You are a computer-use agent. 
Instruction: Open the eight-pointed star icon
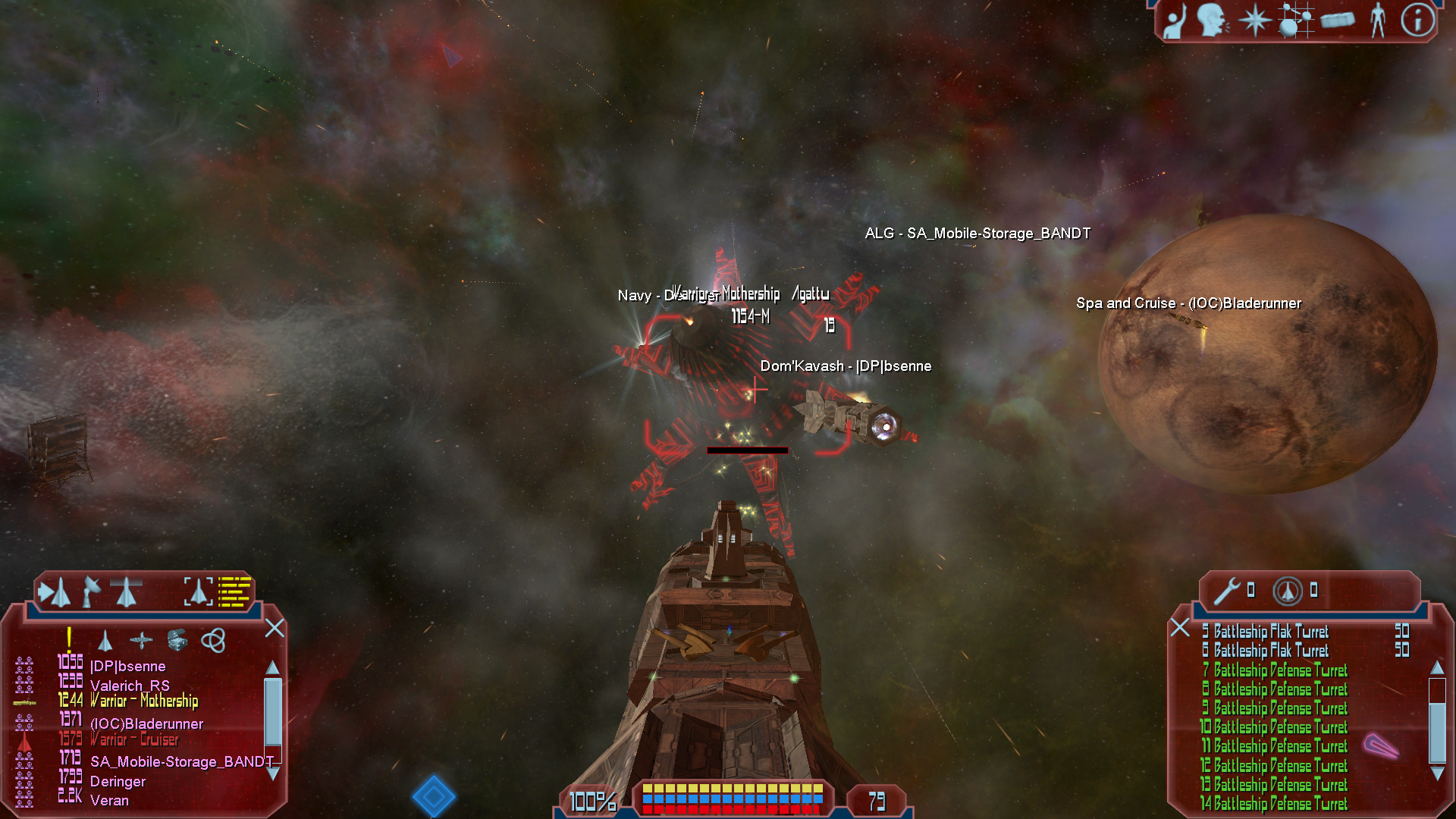tap(1254, 20)
